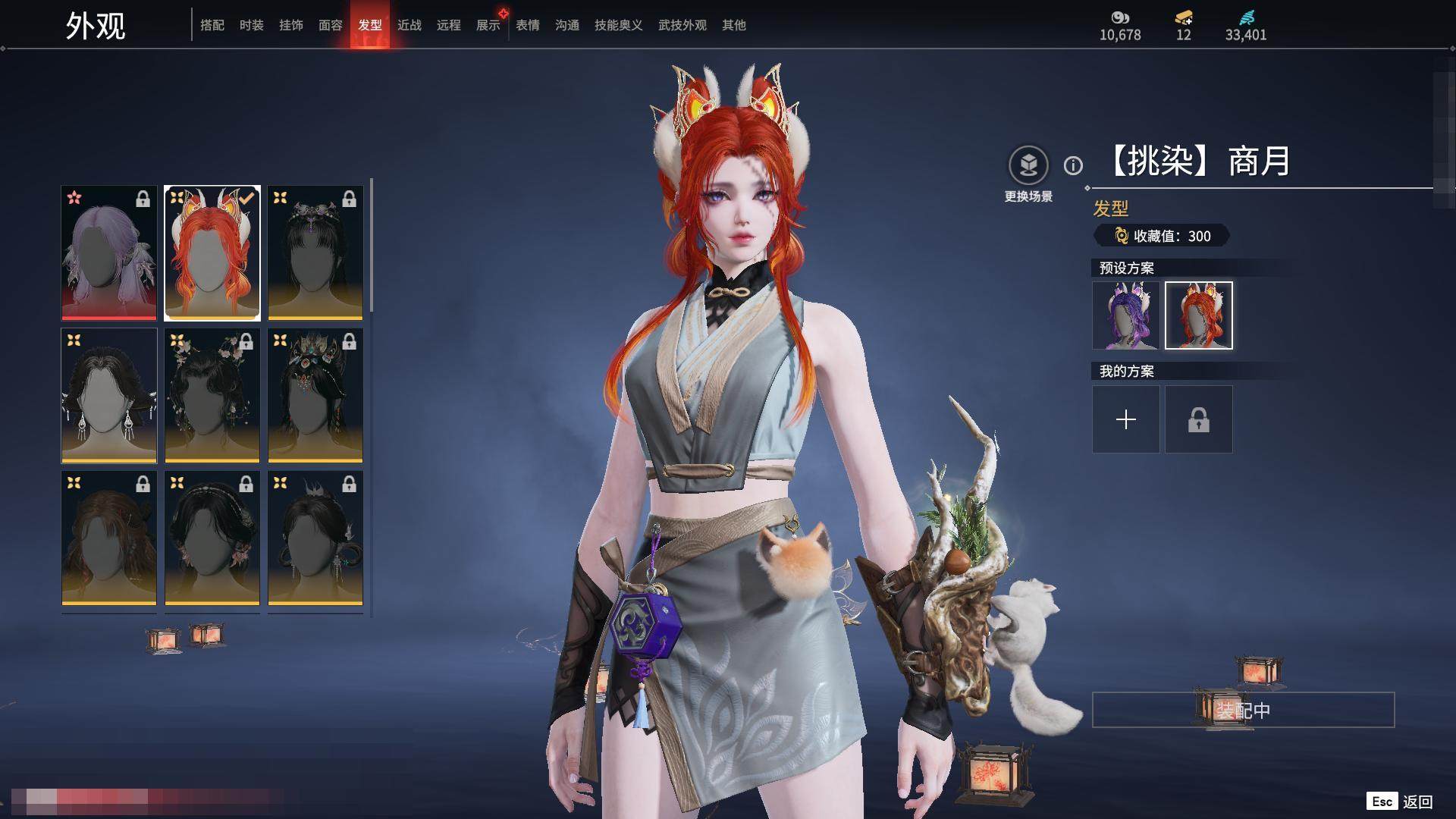Choose the 表情 tab
Viewport: 1456px width, 819px height.
coord(528,25)
